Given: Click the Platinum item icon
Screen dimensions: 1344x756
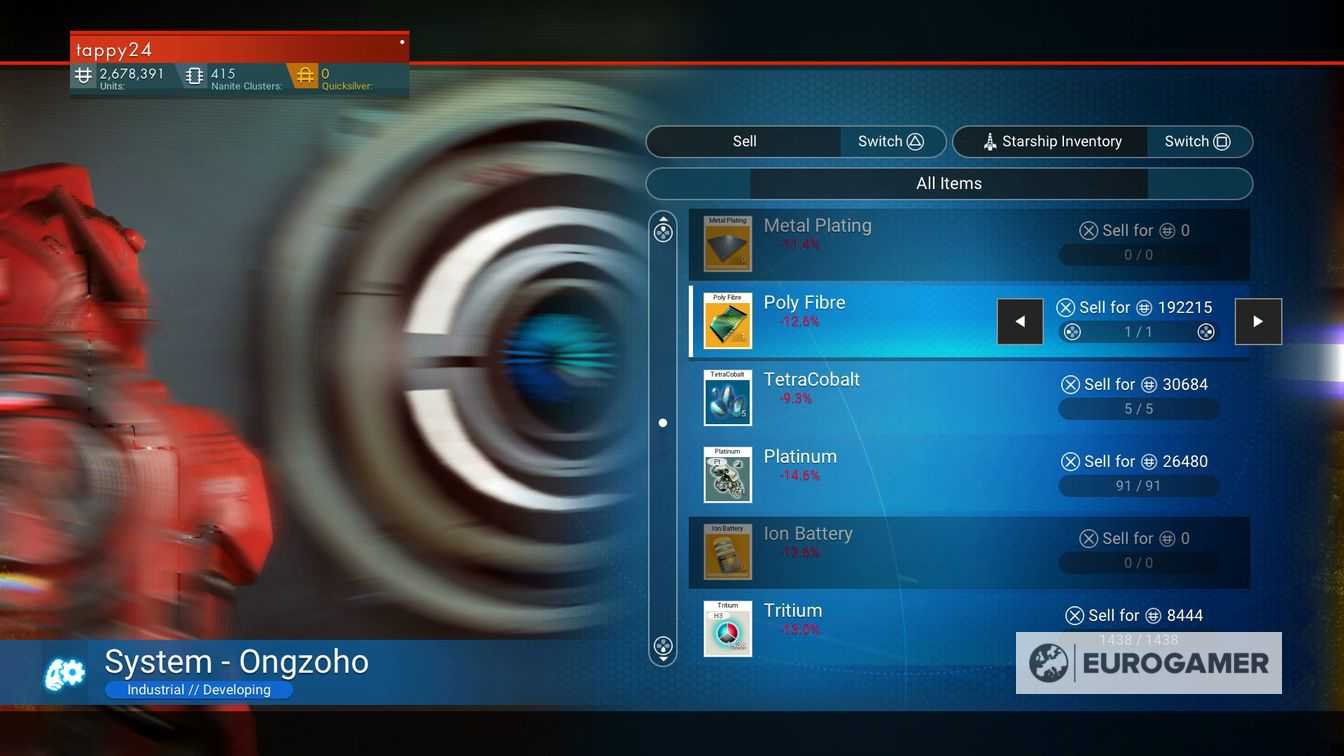Looking at the screenshot, I should pyautogui.click(x=728, y=475).
